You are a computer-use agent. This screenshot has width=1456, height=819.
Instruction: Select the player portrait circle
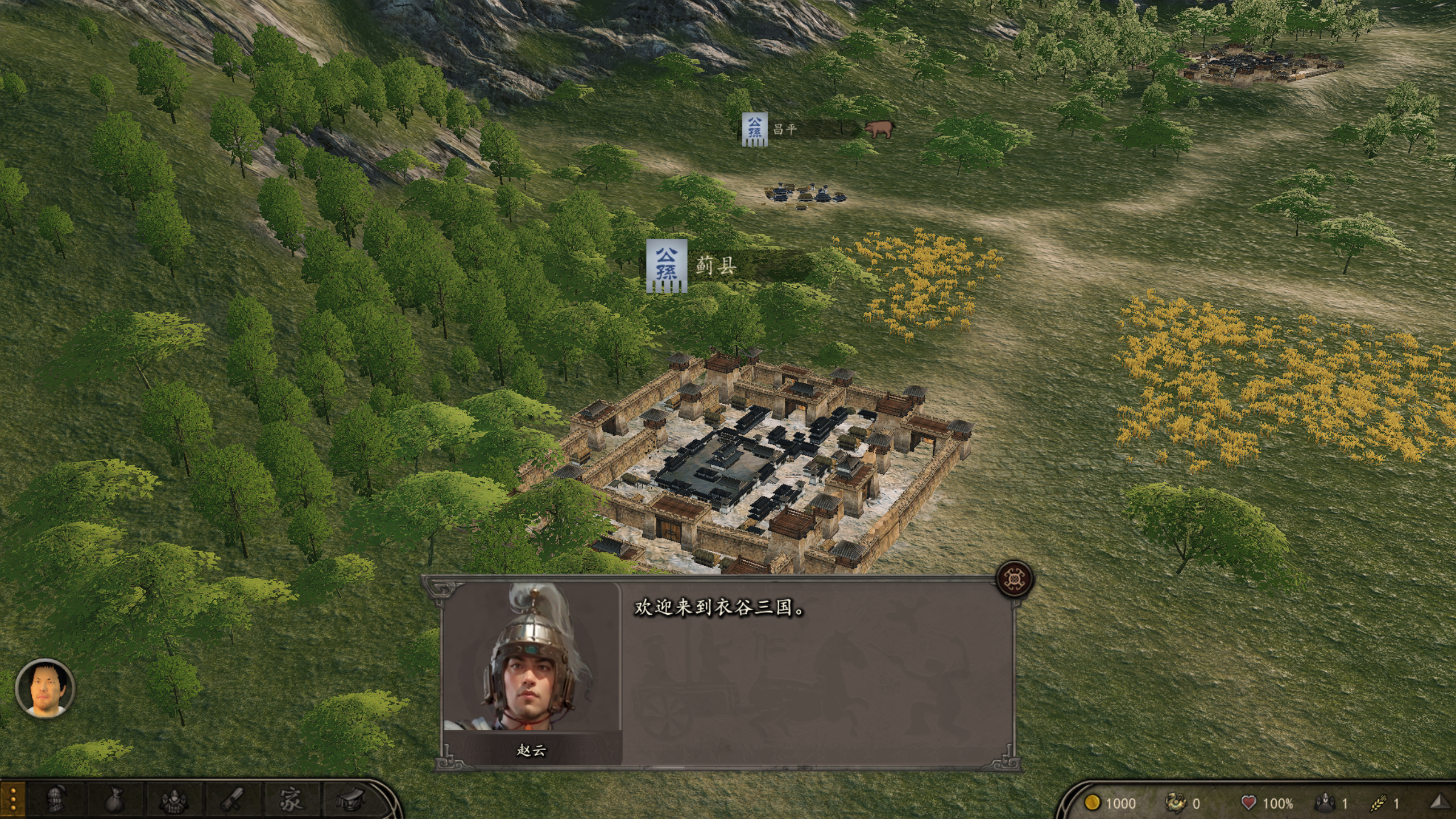pyautogui.click(x=45, y=688)
